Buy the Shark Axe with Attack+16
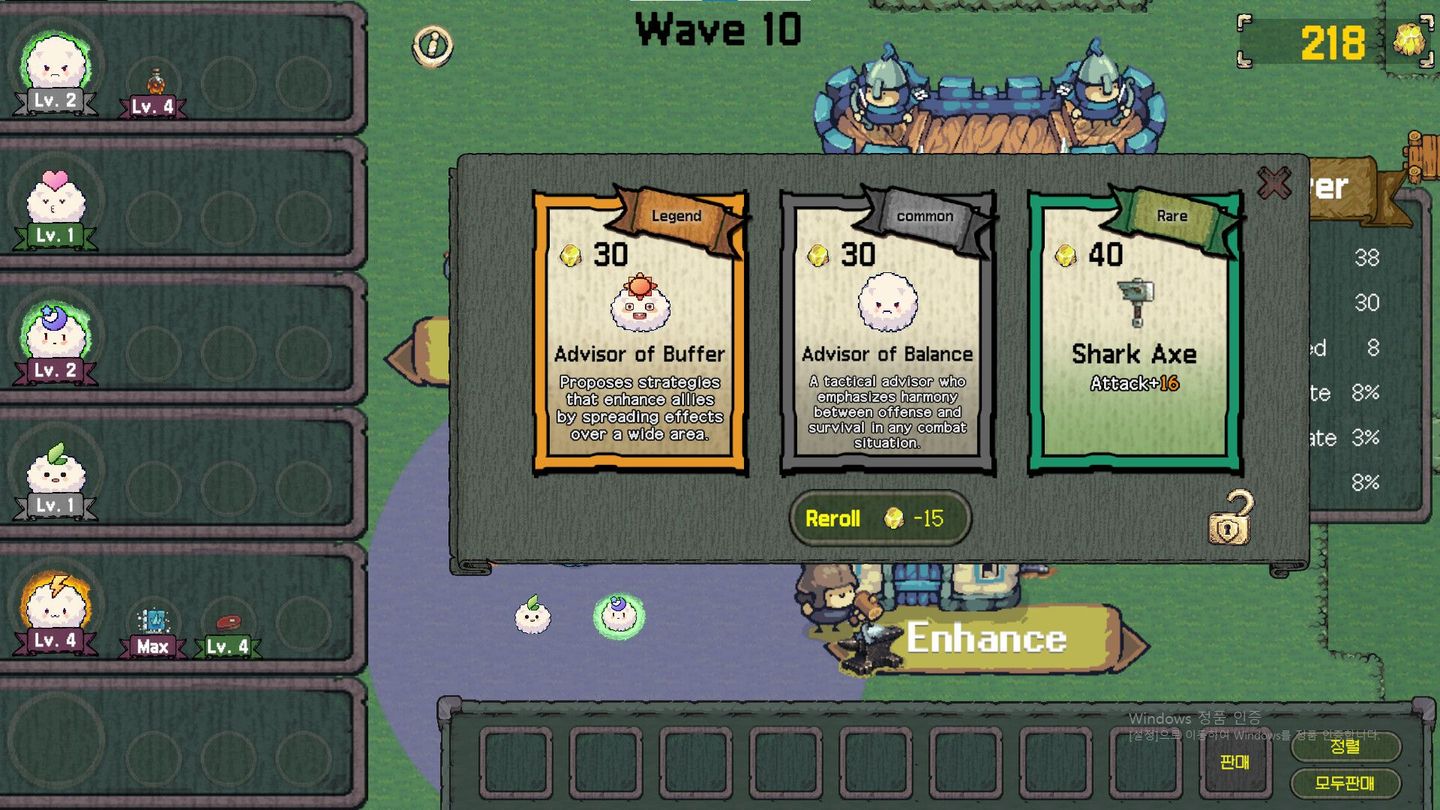Screen dimensions: 1440x810 coord(1135,330)
